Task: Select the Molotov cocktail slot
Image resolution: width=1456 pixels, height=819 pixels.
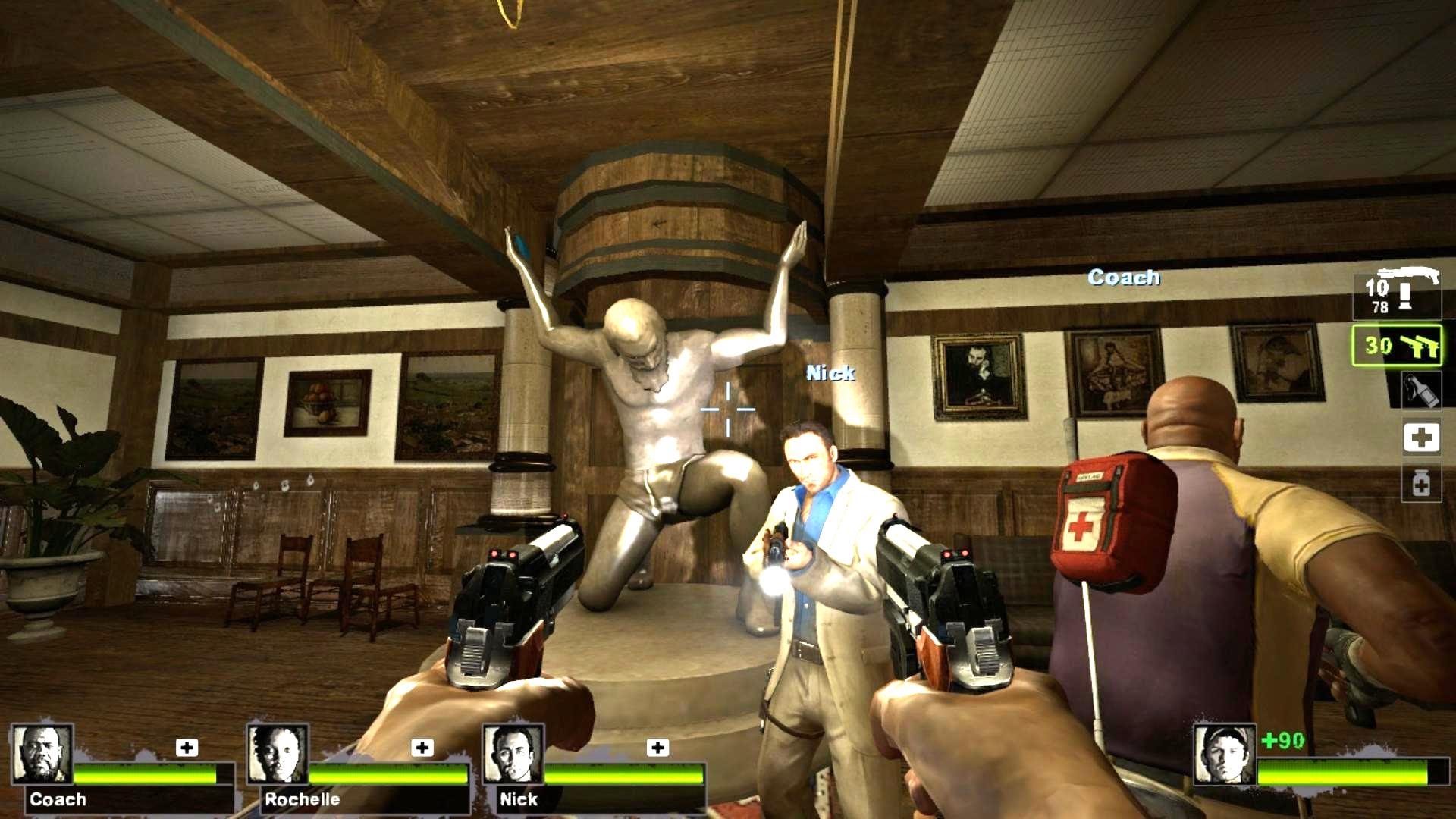Action: click(x=1420, y=390)
